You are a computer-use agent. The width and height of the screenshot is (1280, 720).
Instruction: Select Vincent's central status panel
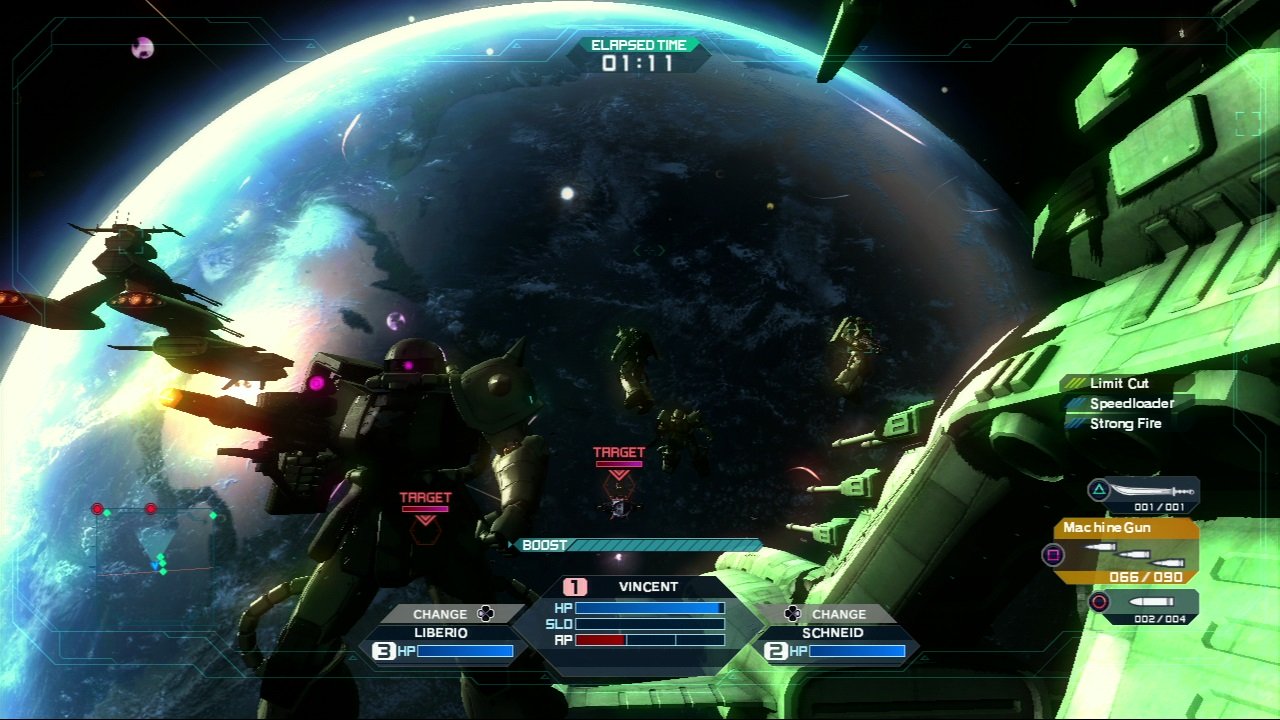(638, 613)
